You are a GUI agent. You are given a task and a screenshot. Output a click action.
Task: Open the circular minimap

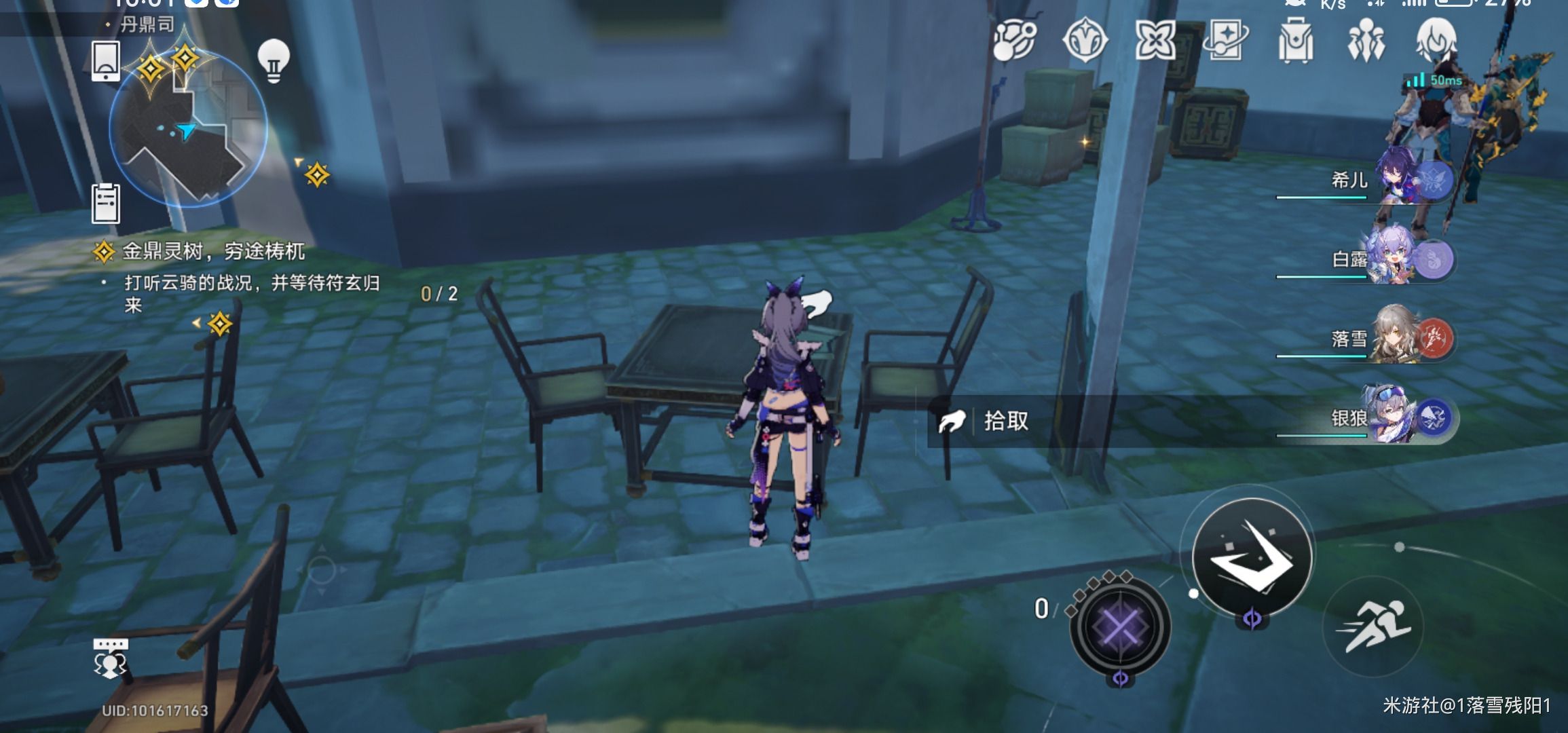(x=187, y=130)
